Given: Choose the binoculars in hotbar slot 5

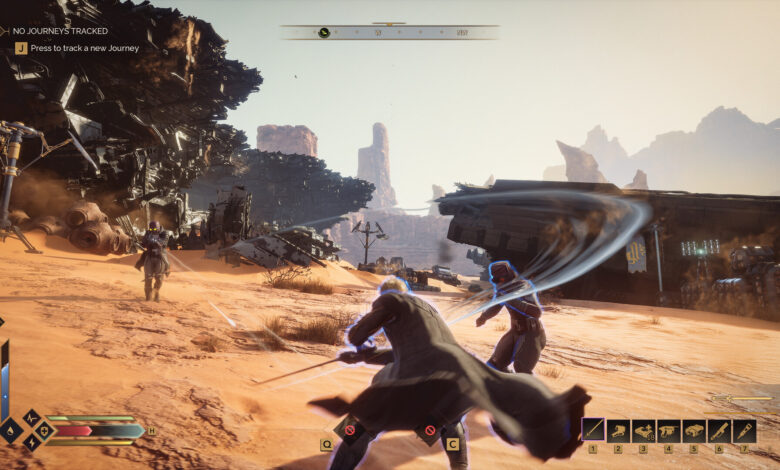Looking at the screenshot, I should click(693, 430).
